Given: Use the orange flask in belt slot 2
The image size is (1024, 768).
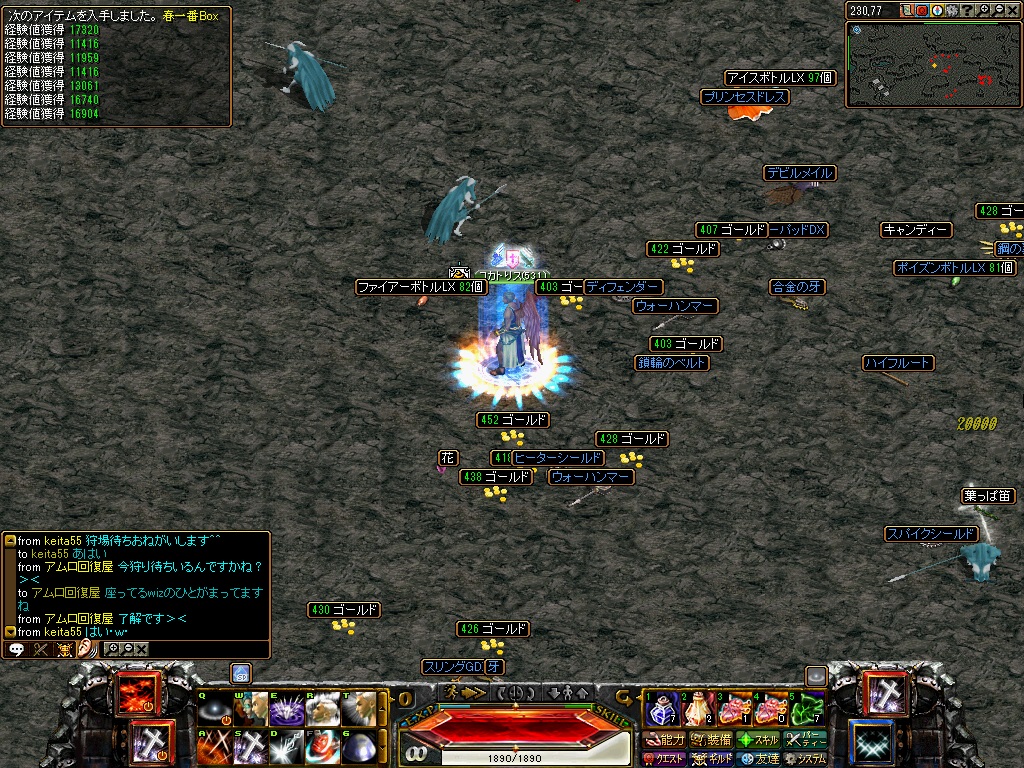Looking at the screenshot, I should tap(697, 710).
